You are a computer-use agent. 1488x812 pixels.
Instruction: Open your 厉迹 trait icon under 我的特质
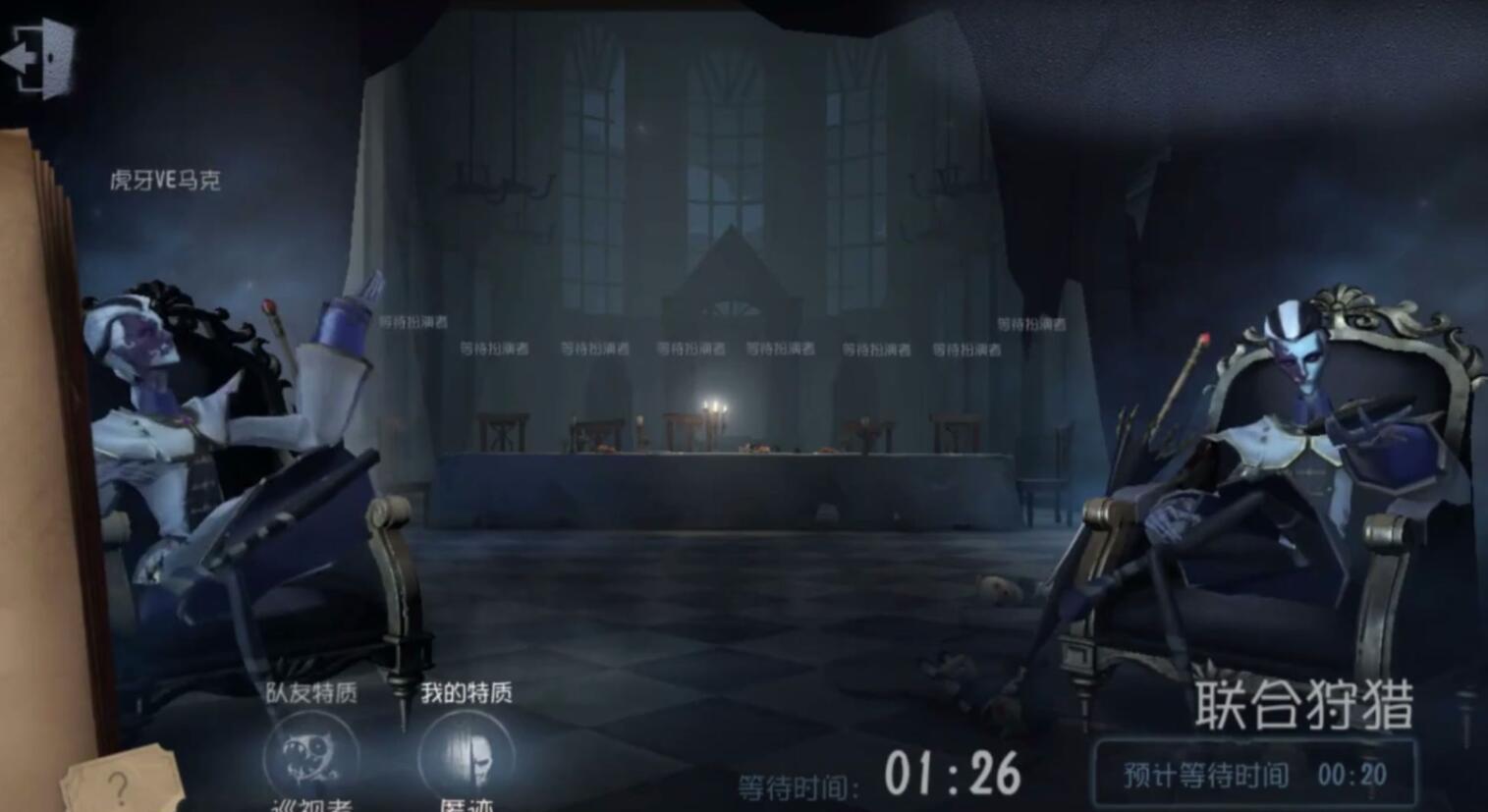pos(465,754)
